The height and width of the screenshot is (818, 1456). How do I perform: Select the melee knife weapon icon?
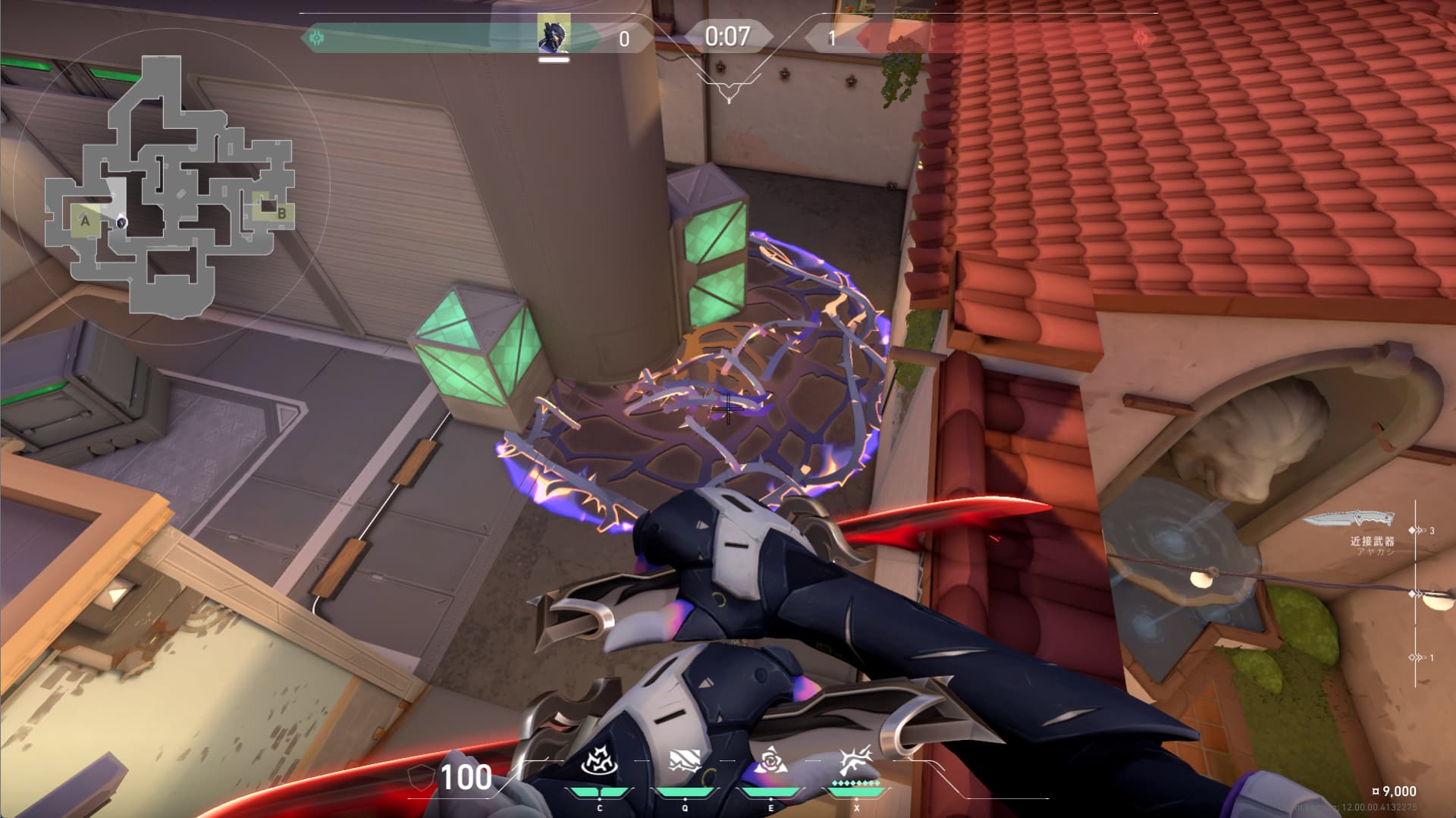[1348, 519]
